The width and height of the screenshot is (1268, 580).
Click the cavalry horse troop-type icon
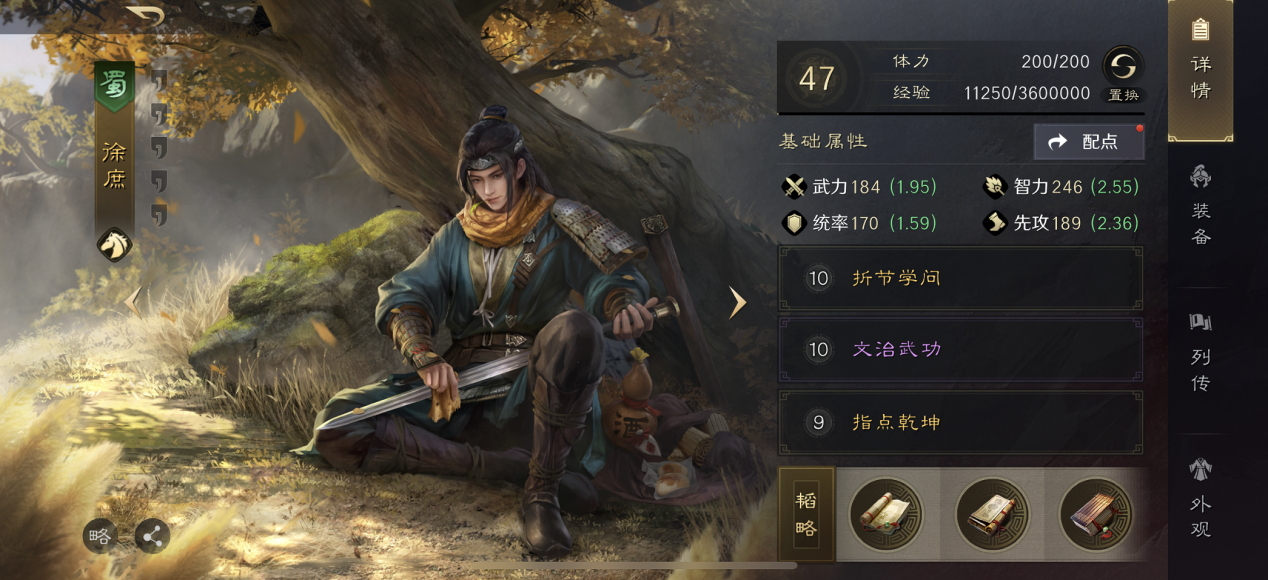(114, 244)
